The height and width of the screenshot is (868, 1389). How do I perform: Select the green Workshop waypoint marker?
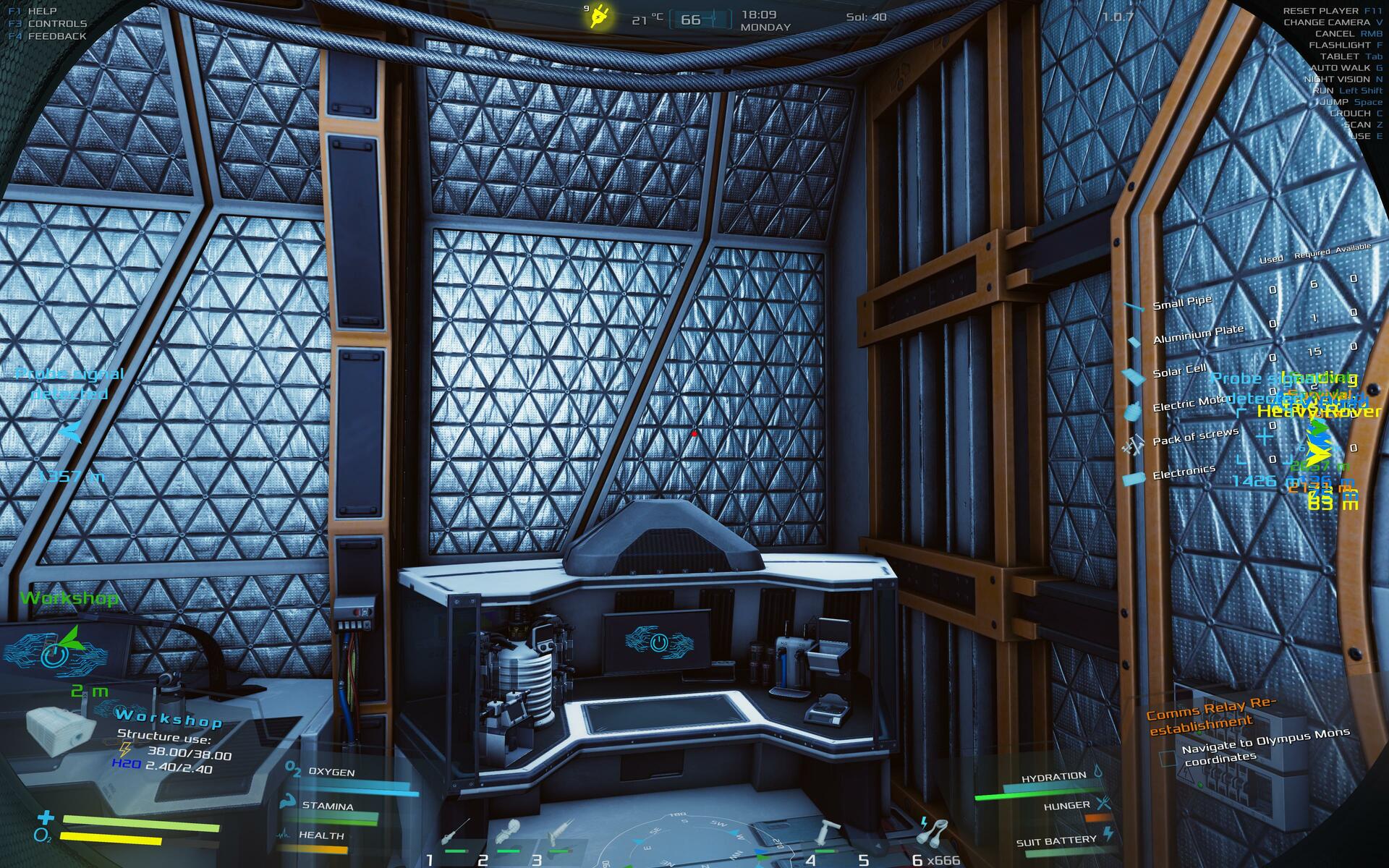(x=69, y=598)
